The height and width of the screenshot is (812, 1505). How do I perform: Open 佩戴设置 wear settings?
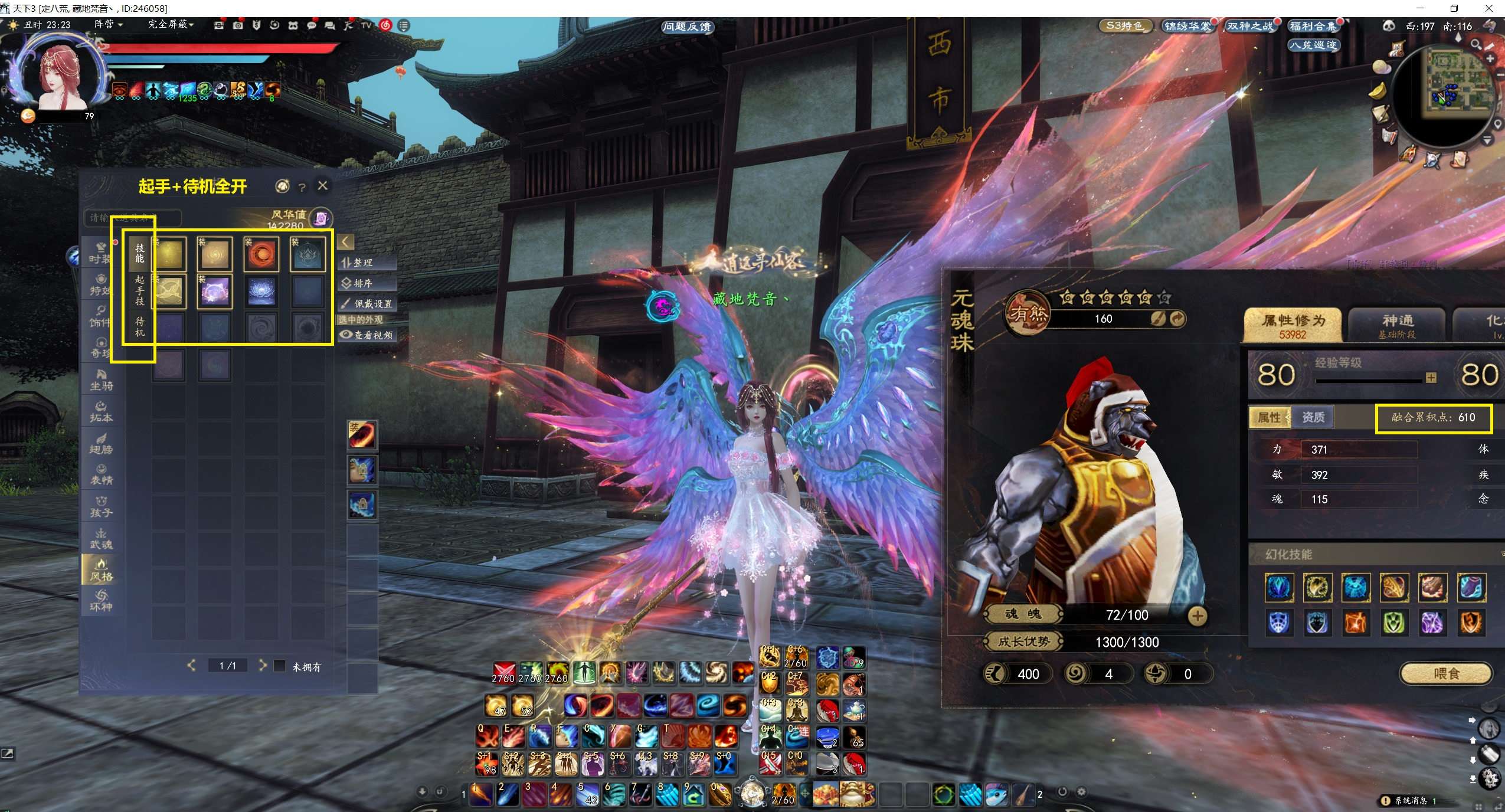pyautogui.click(x=367, y=304)
